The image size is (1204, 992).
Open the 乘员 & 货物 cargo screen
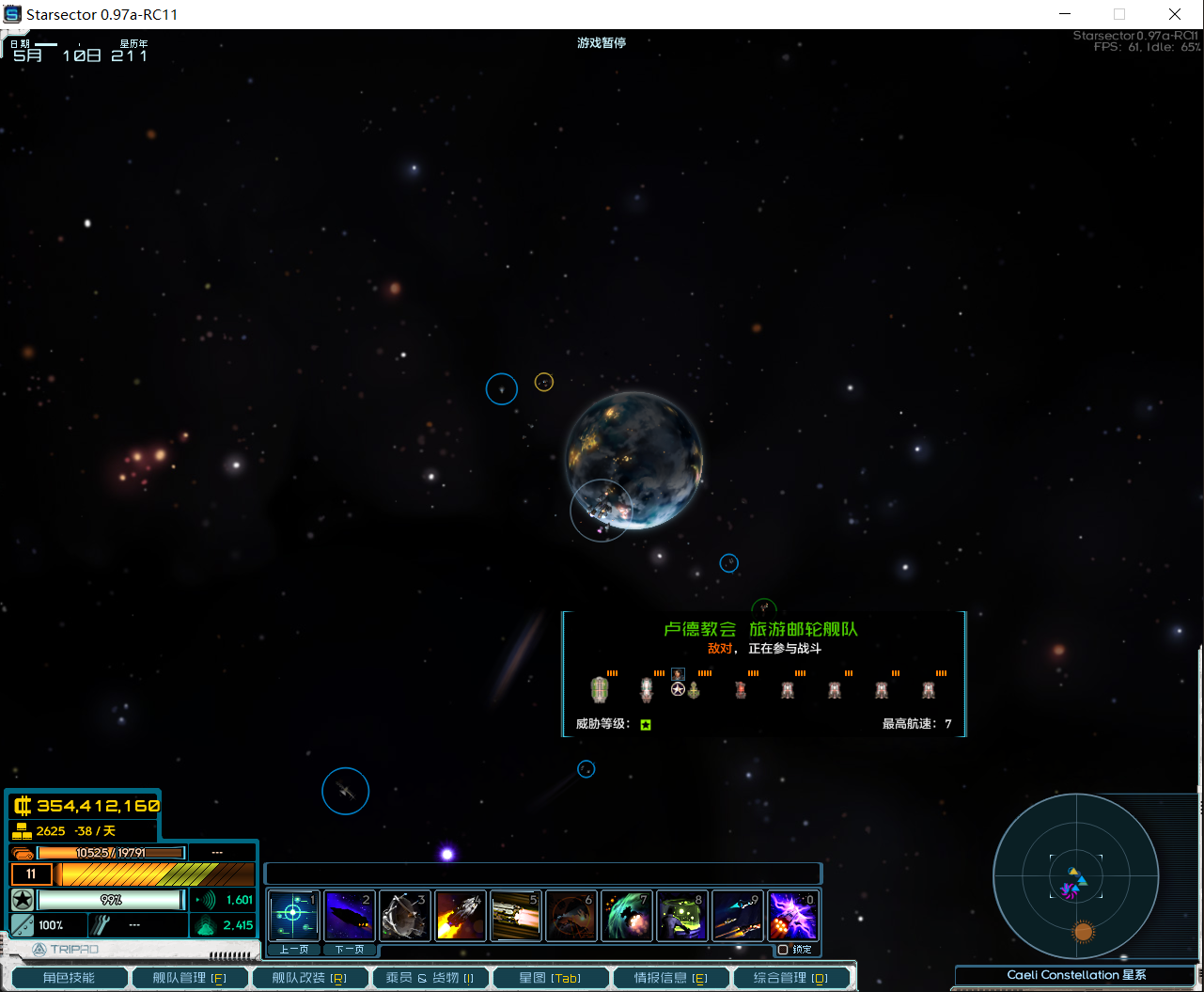(x=430, y=978)
